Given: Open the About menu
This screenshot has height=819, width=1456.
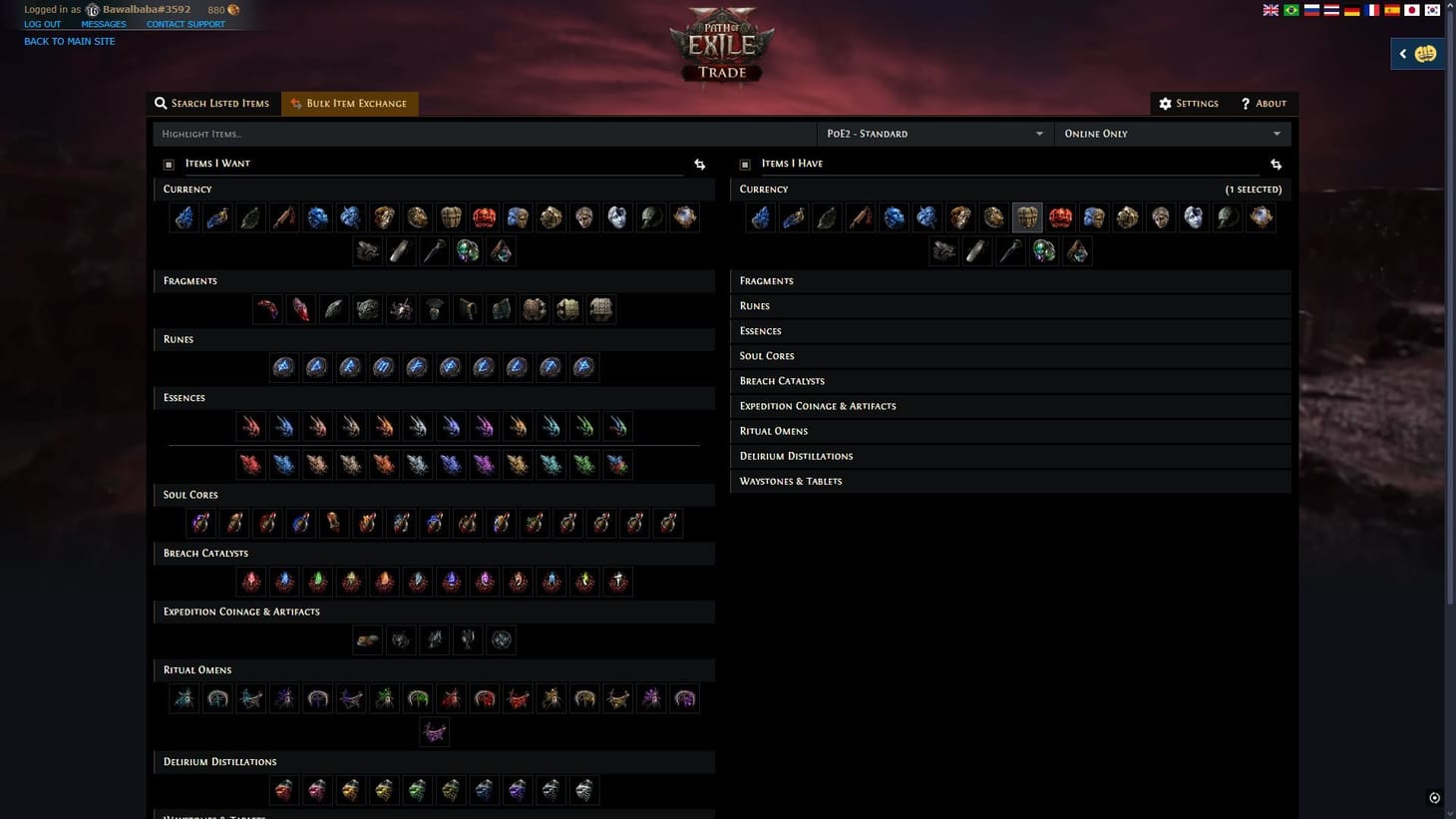Looking at the screenshot, I should [1264, 103].
